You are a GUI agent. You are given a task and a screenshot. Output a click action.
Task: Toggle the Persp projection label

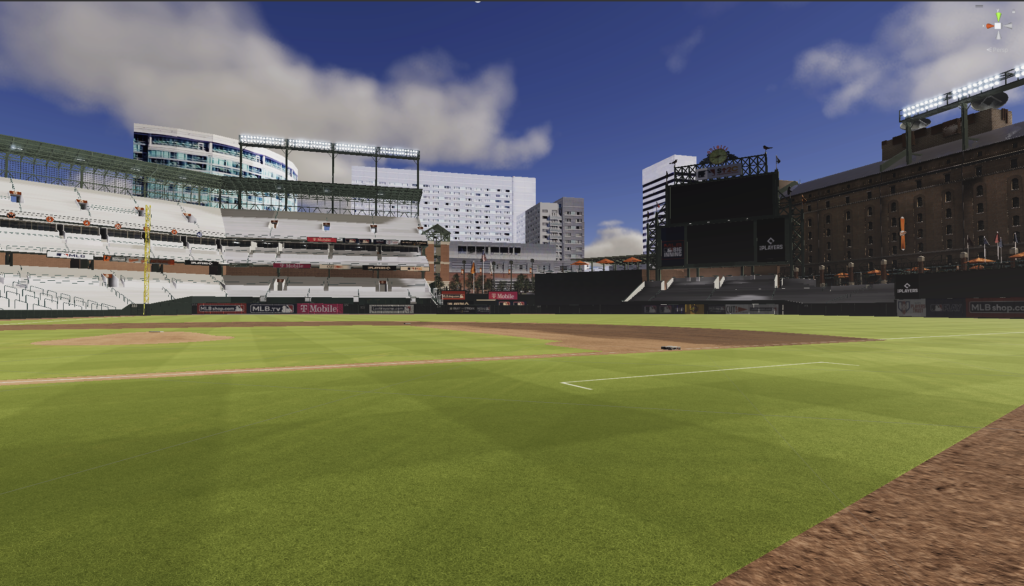click(x=997, y=48)
